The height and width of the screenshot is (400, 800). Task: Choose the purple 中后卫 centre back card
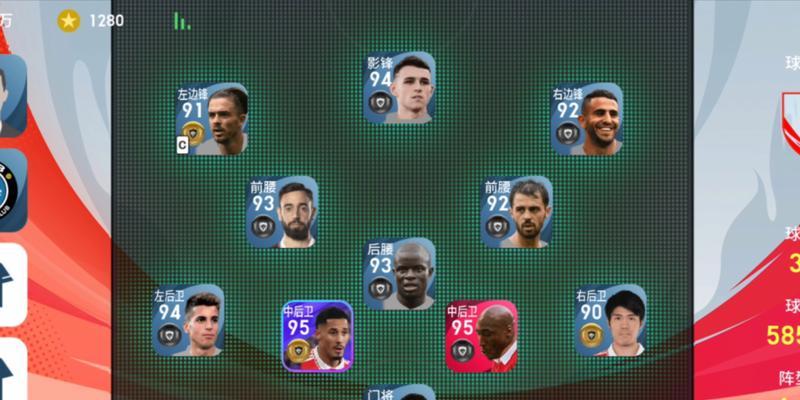coord(316,337)
